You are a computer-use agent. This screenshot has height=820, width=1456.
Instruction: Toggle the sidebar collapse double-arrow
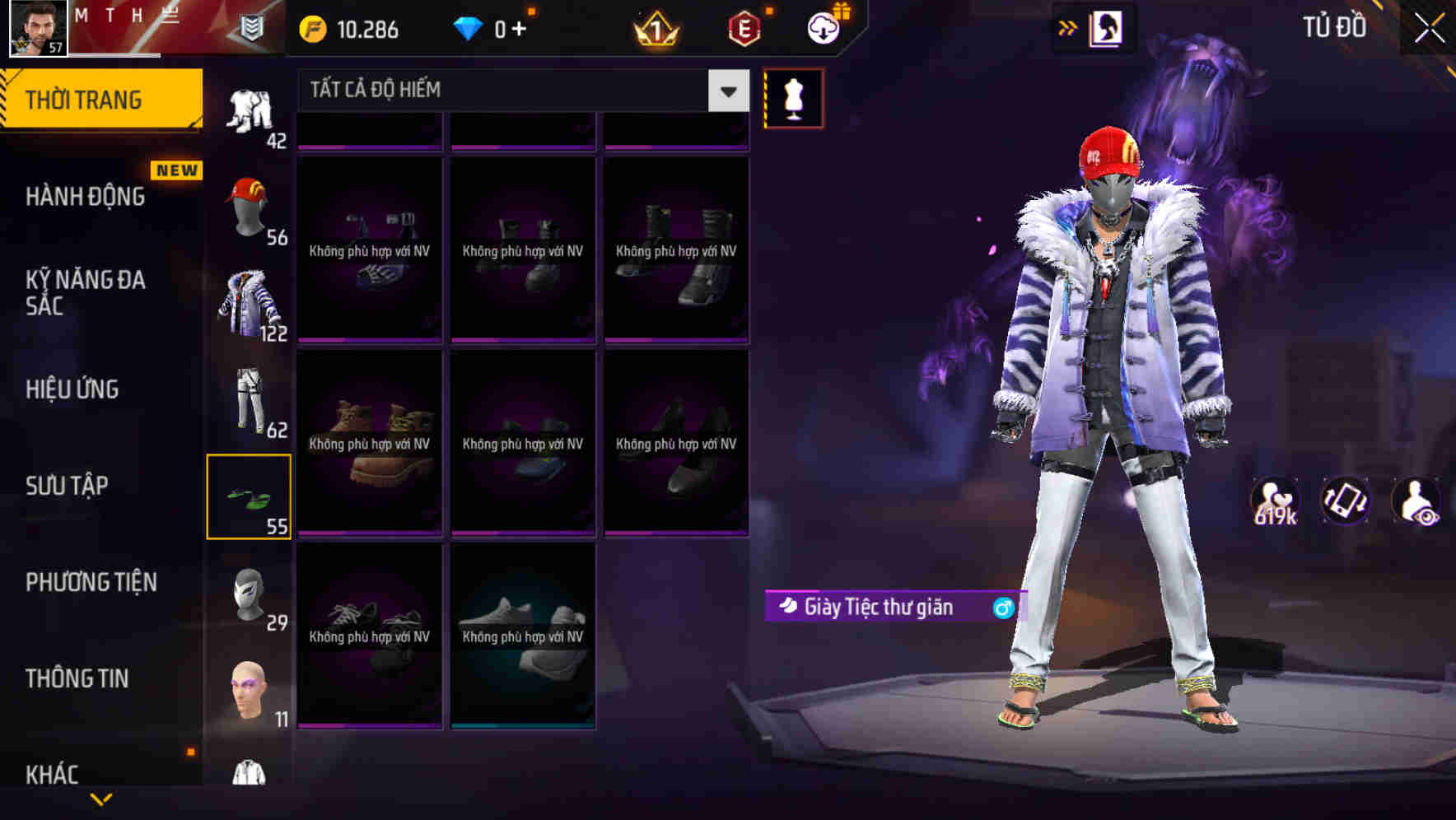(x=1068, y=27)
